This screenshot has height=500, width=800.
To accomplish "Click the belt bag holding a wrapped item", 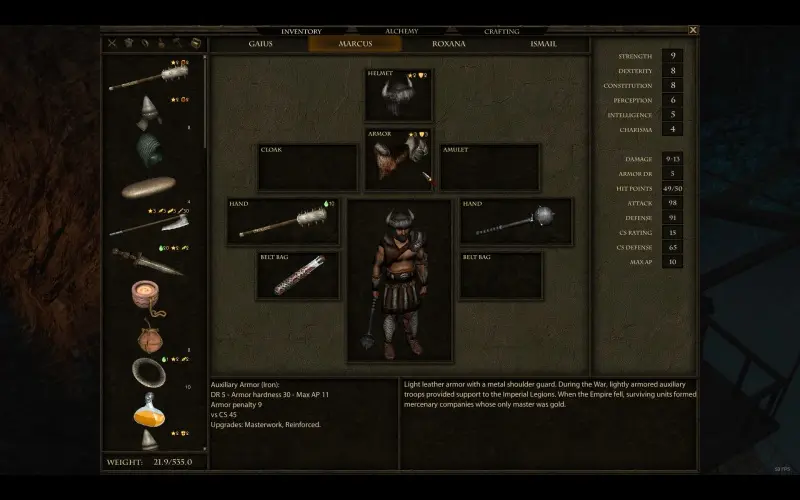I will [x=297, y=275].
